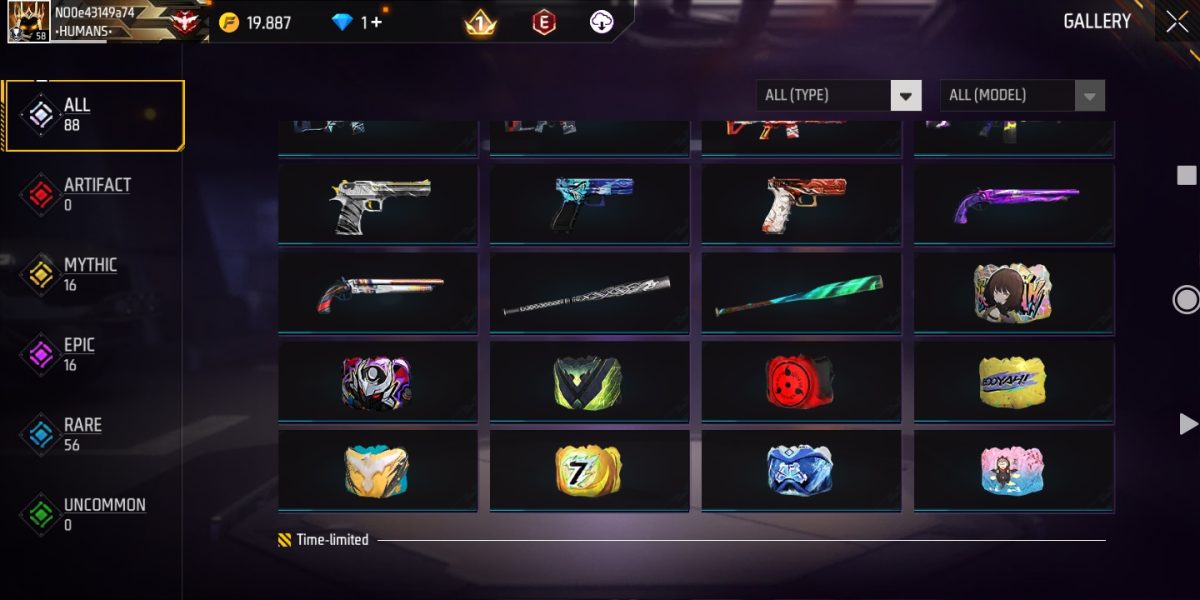Select the ALL rarity tab
The image size is (1200, 600).
[x=93, y=115]
